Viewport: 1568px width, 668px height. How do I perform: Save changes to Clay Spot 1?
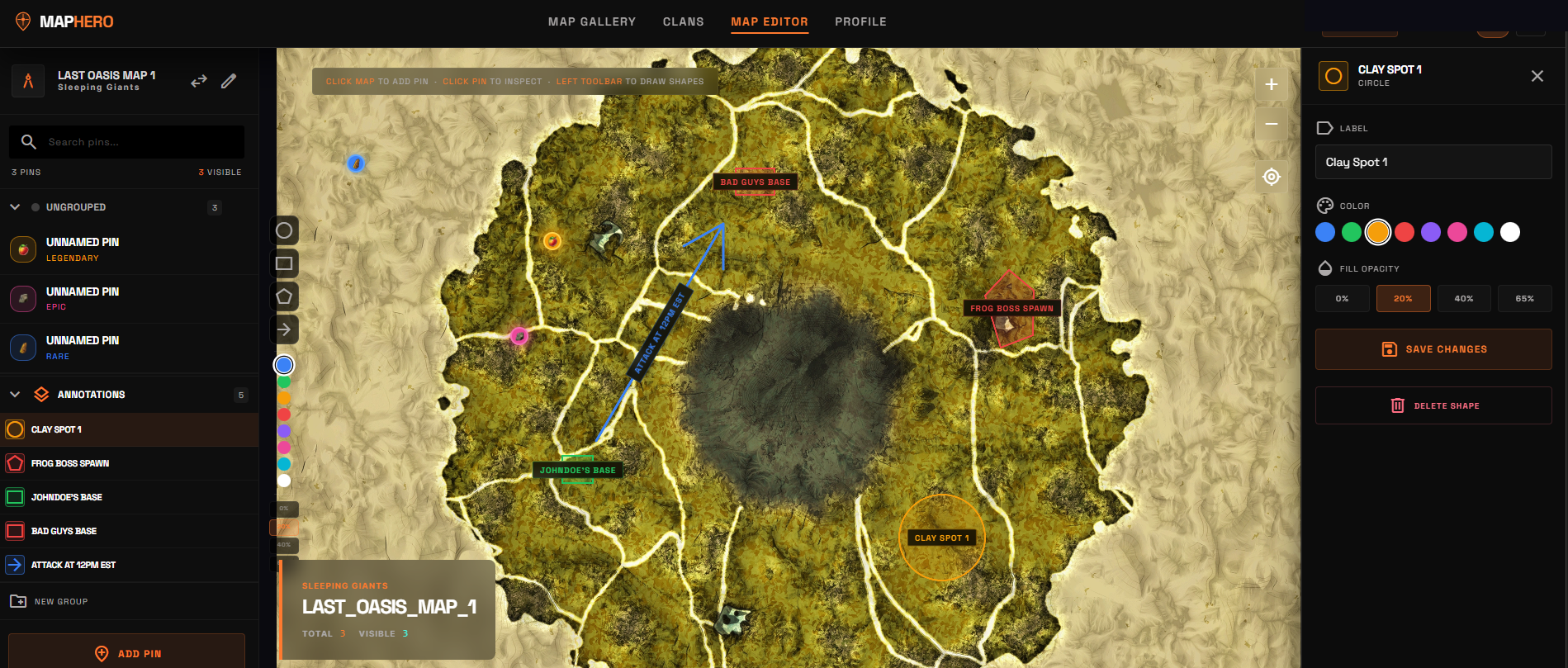pyautogui.click(x=1433, y=348)
